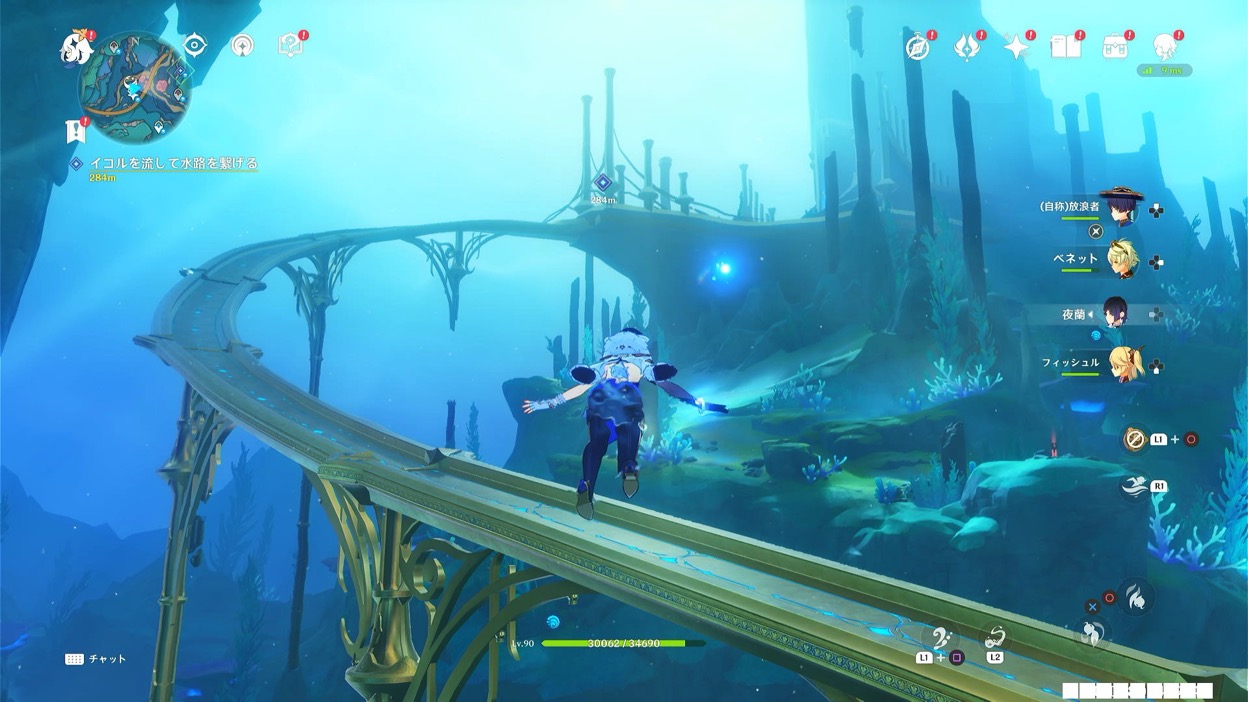Open the winged events icon

[x=966, y=47]
